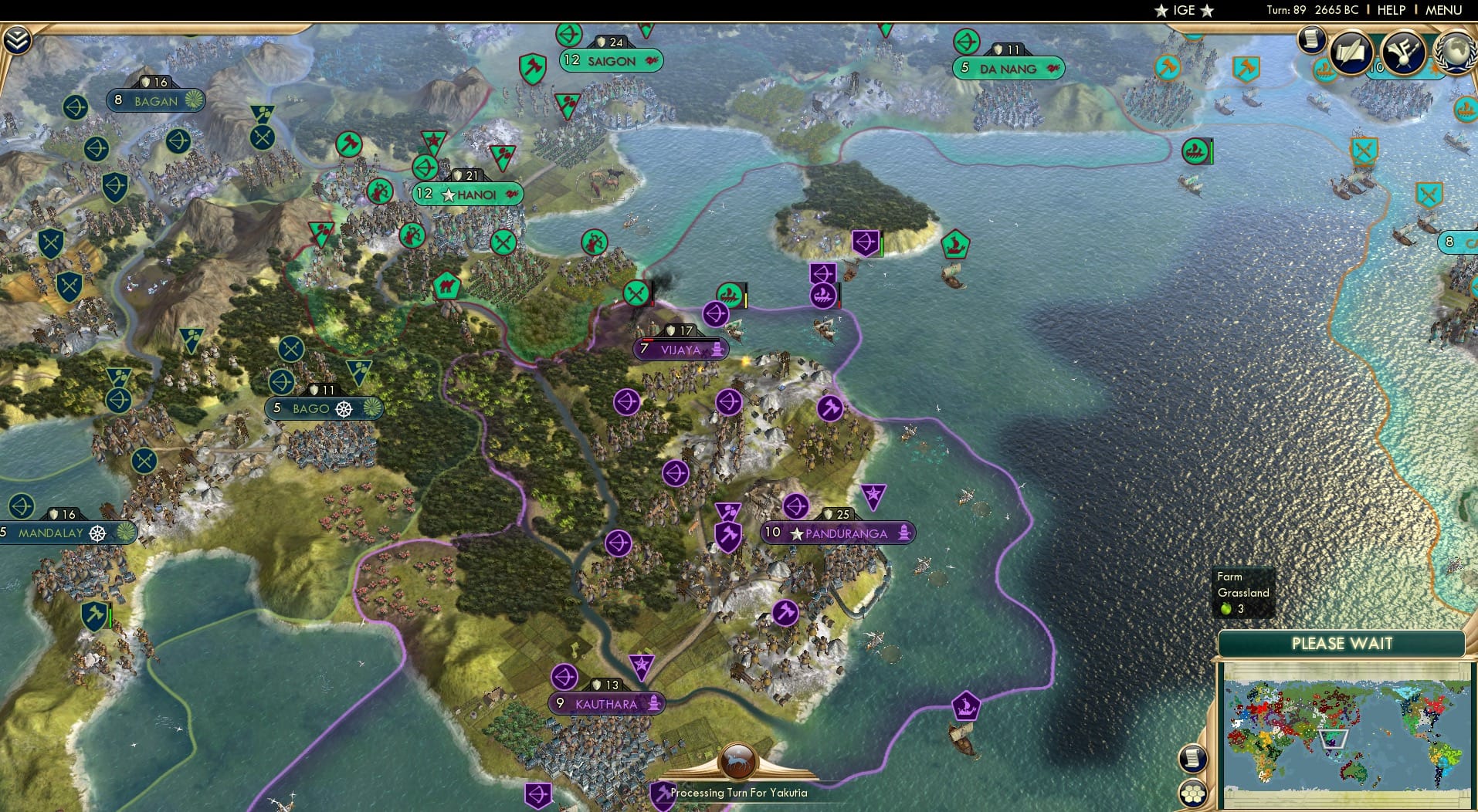
Task: Click the production wheel icon on Mandalay's banner
Action: click(99, 533)
